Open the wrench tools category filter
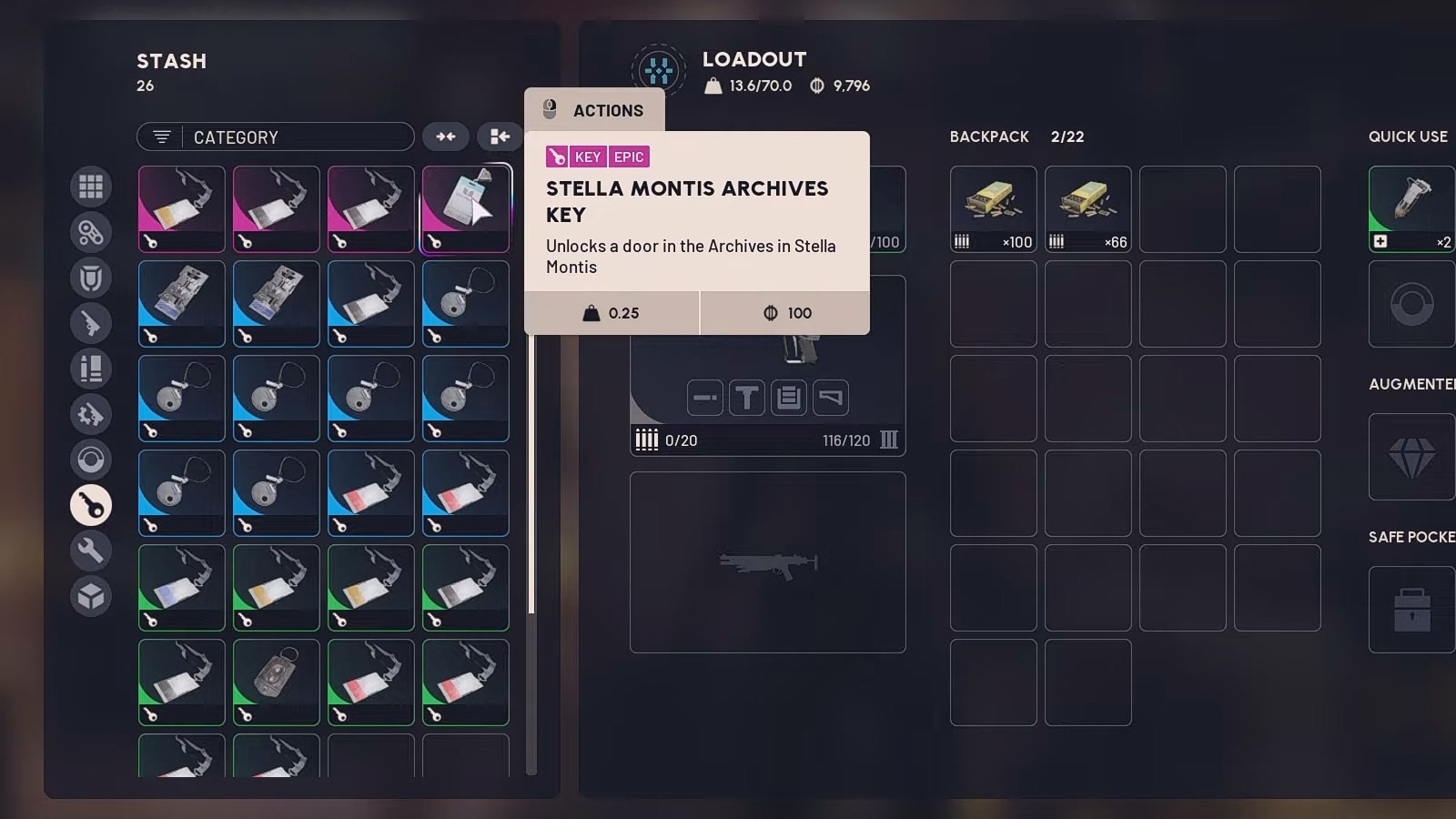Screen dimensions: 1456x819 (x=91, y=551)
